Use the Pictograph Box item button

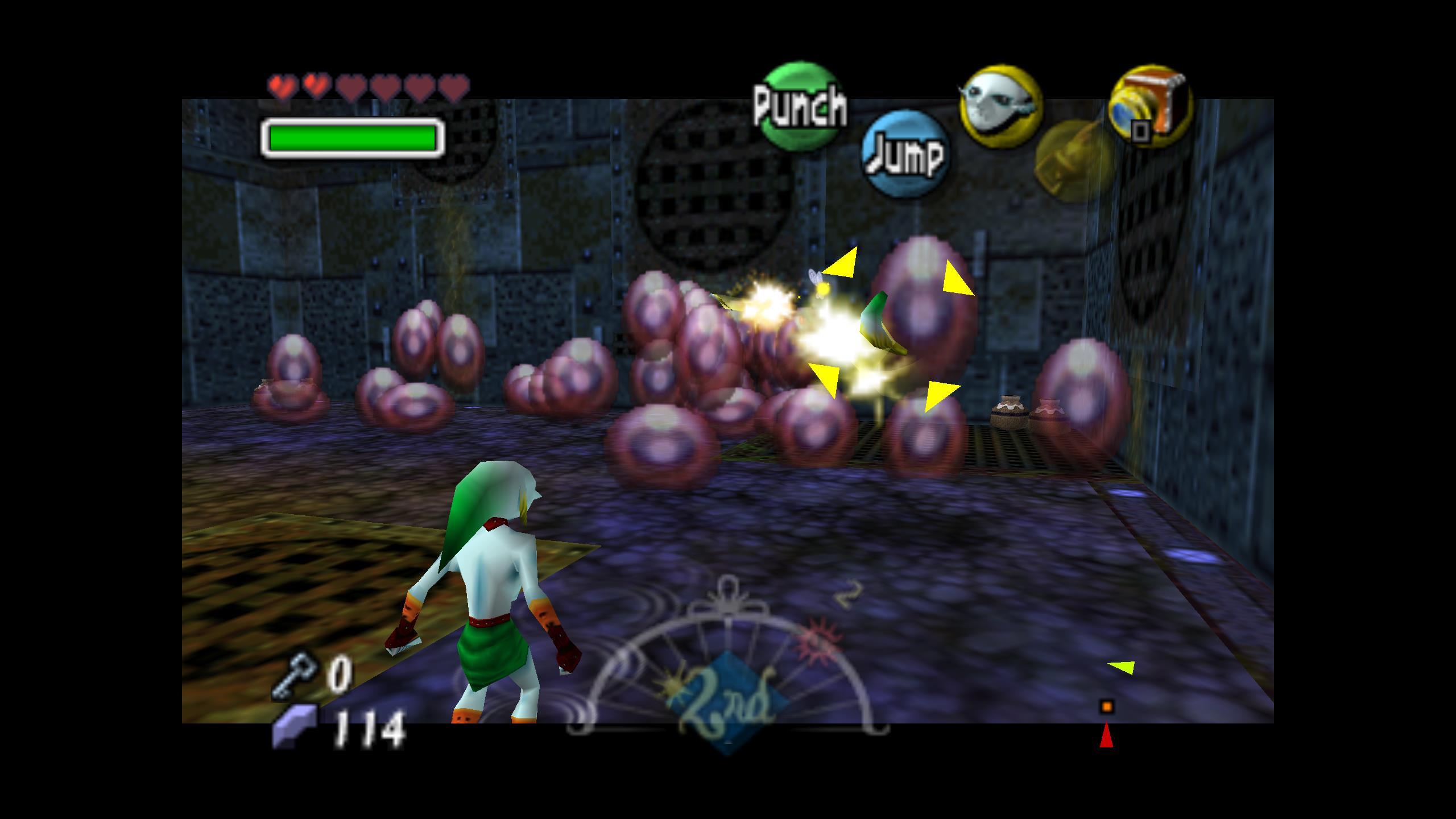1150,106
